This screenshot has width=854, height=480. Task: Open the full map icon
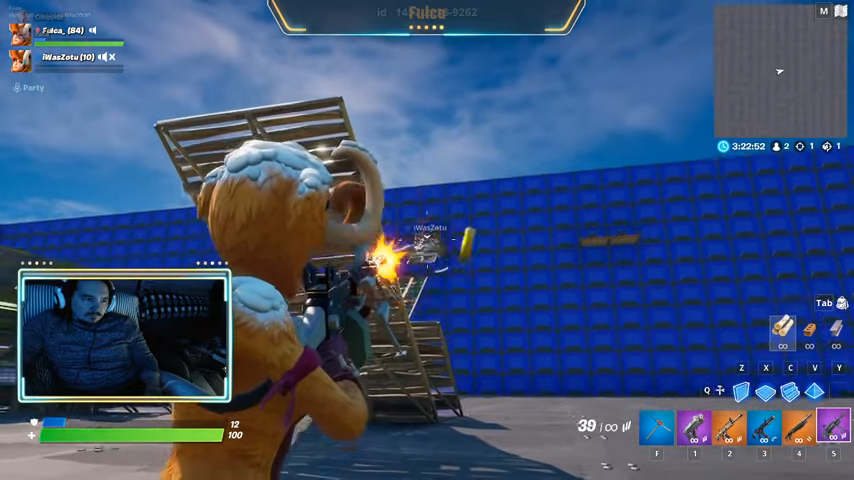823,11
